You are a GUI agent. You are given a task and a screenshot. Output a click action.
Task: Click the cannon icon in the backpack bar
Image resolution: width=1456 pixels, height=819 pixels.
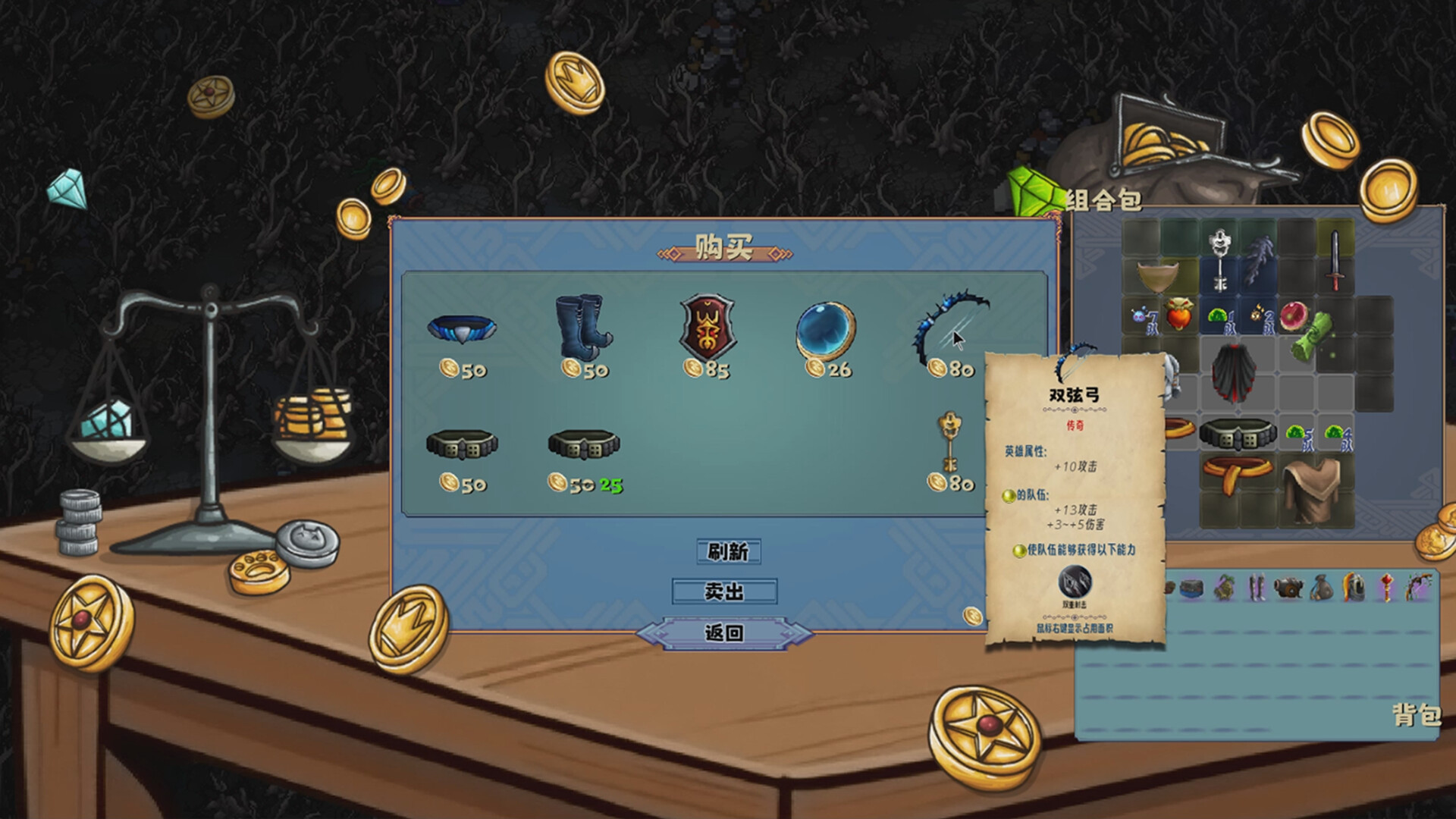pos(1288,586)
